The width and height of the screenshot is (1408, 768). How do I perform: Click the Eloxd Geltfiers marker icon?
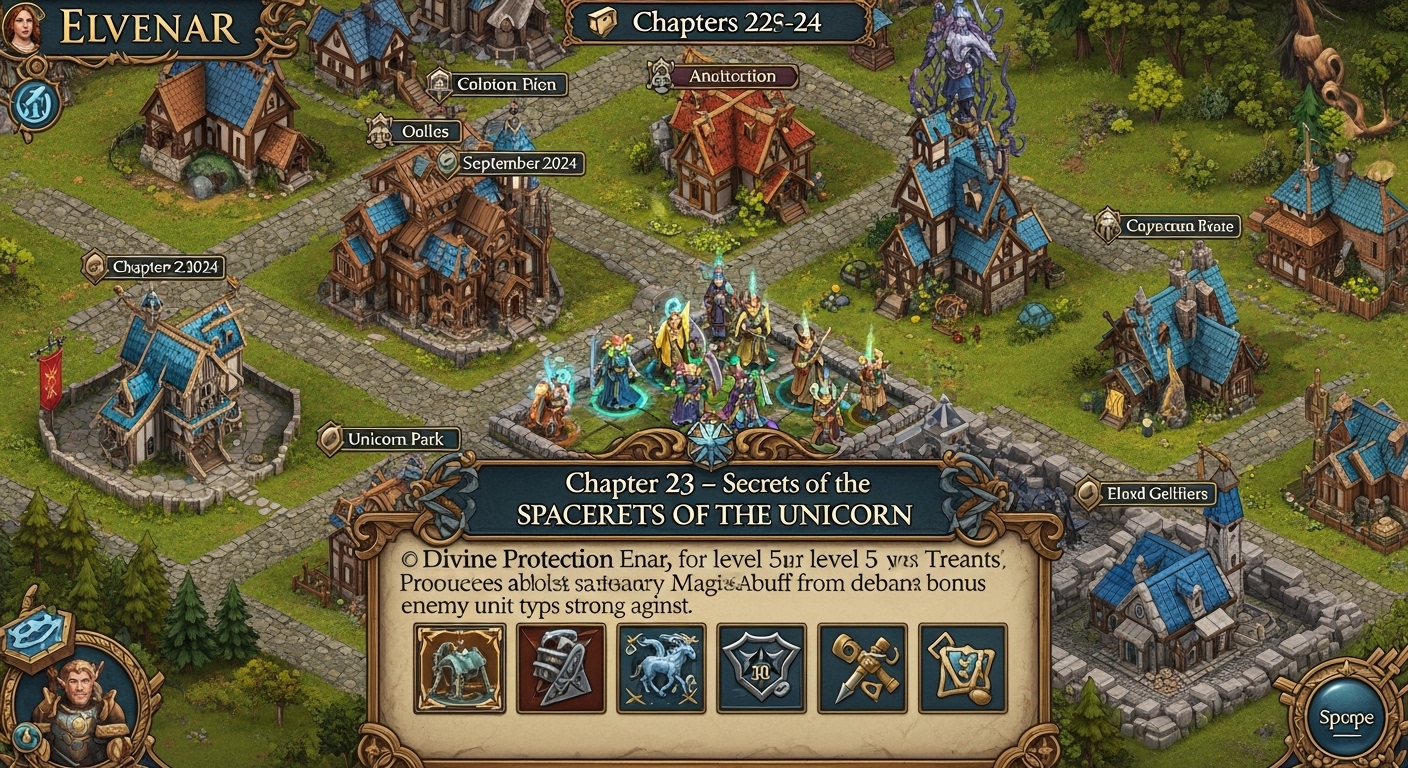point(1089,493)
